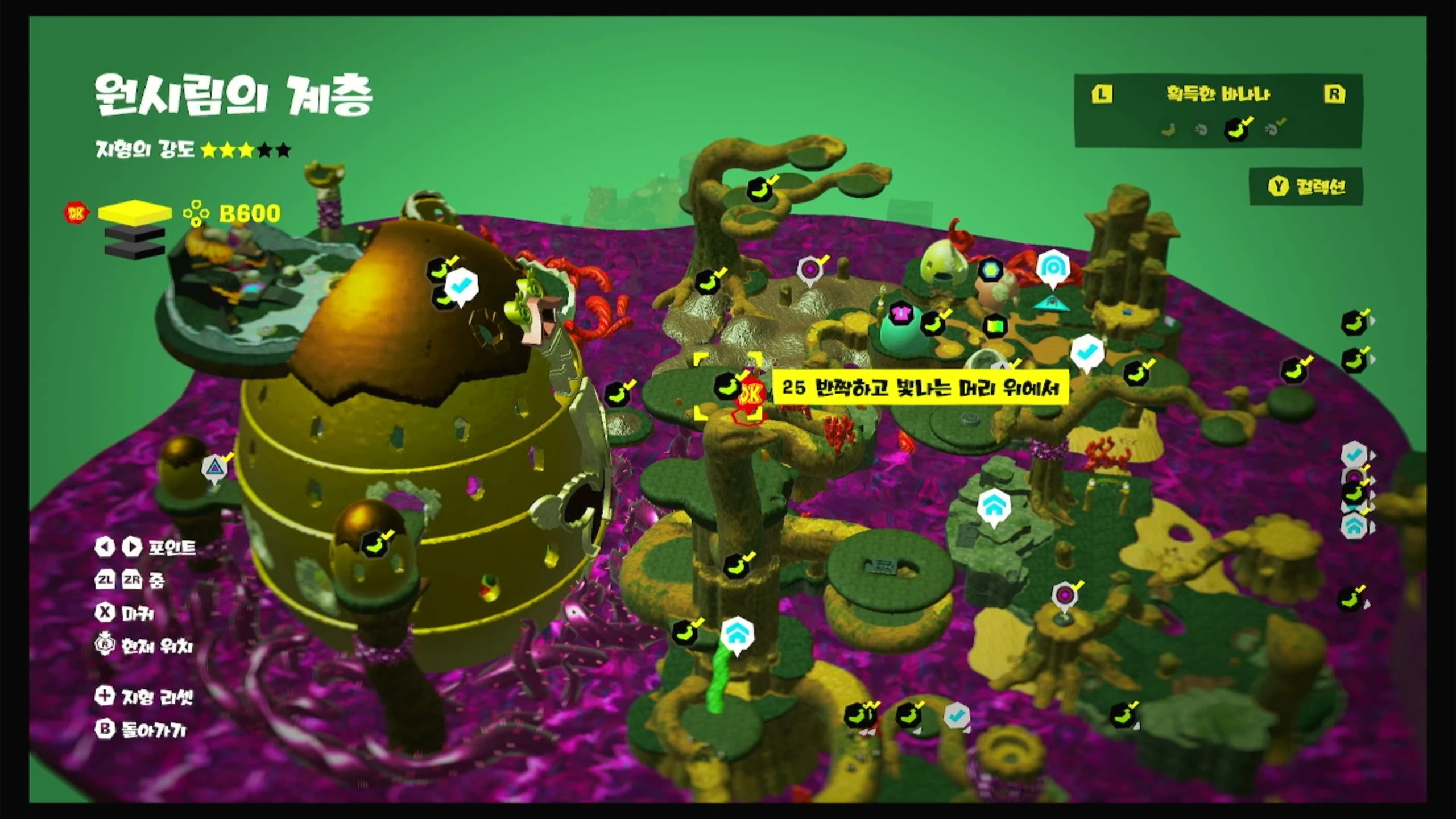Select the blue hexagon marker near egg
The image size is (1456, 819).
pos(991,269)
